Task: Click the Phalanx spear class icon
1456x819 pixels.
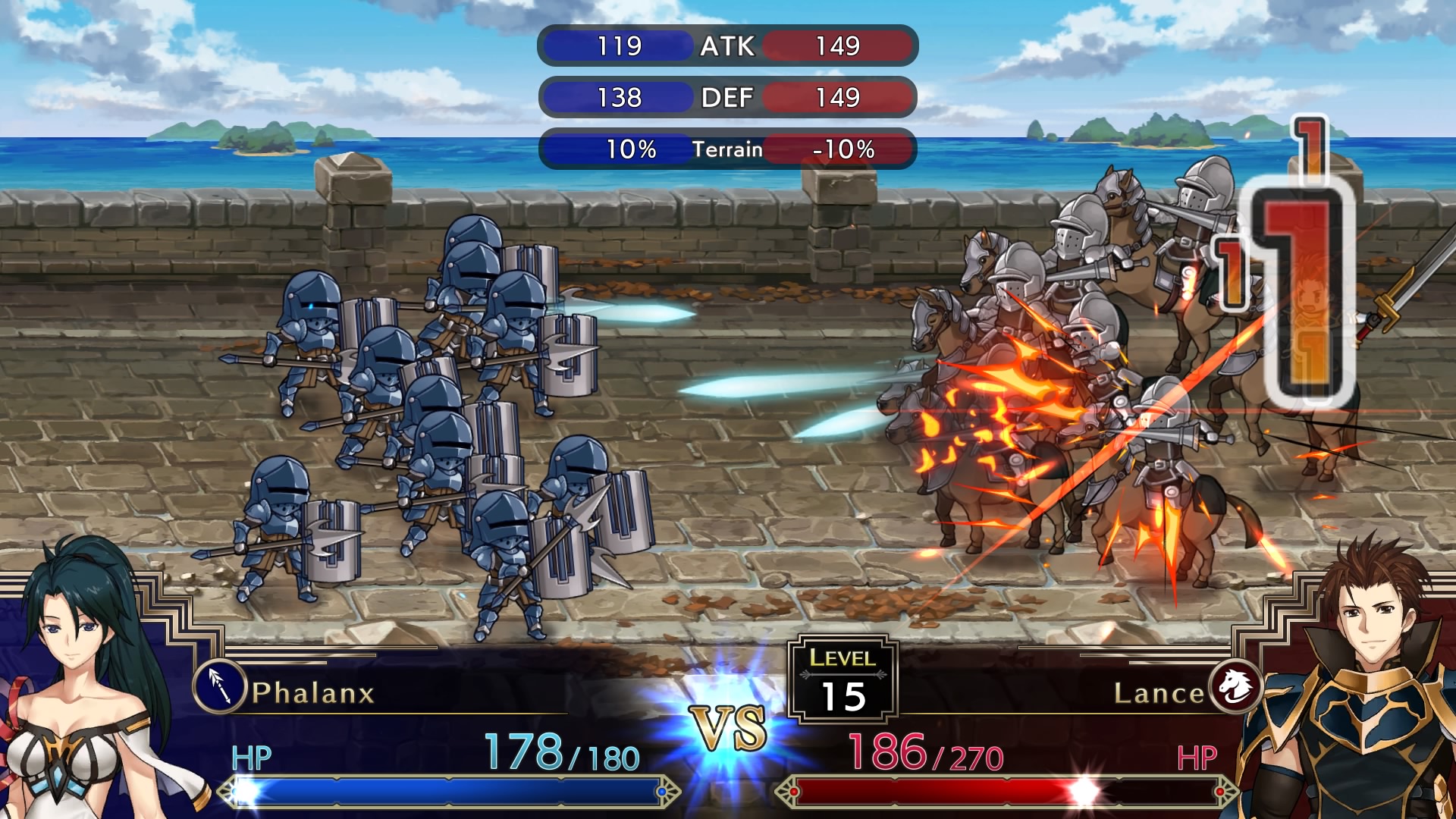Action: [x=219, y=686]
